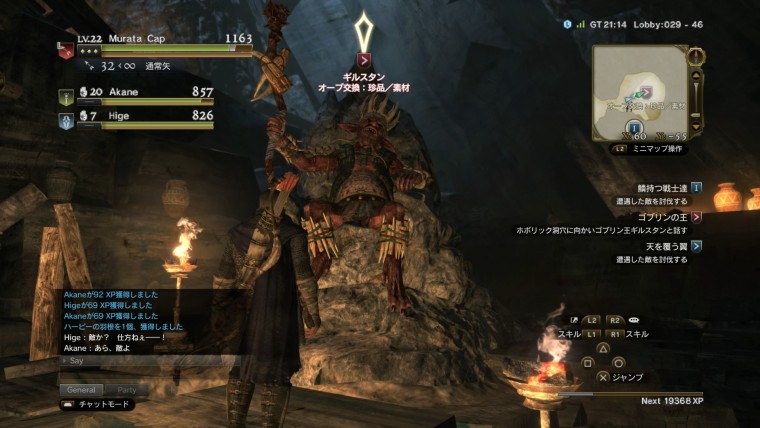Viewport: 760px width, 428px height.
Task: Select party member Akane's status row
Action: (135, 94)
